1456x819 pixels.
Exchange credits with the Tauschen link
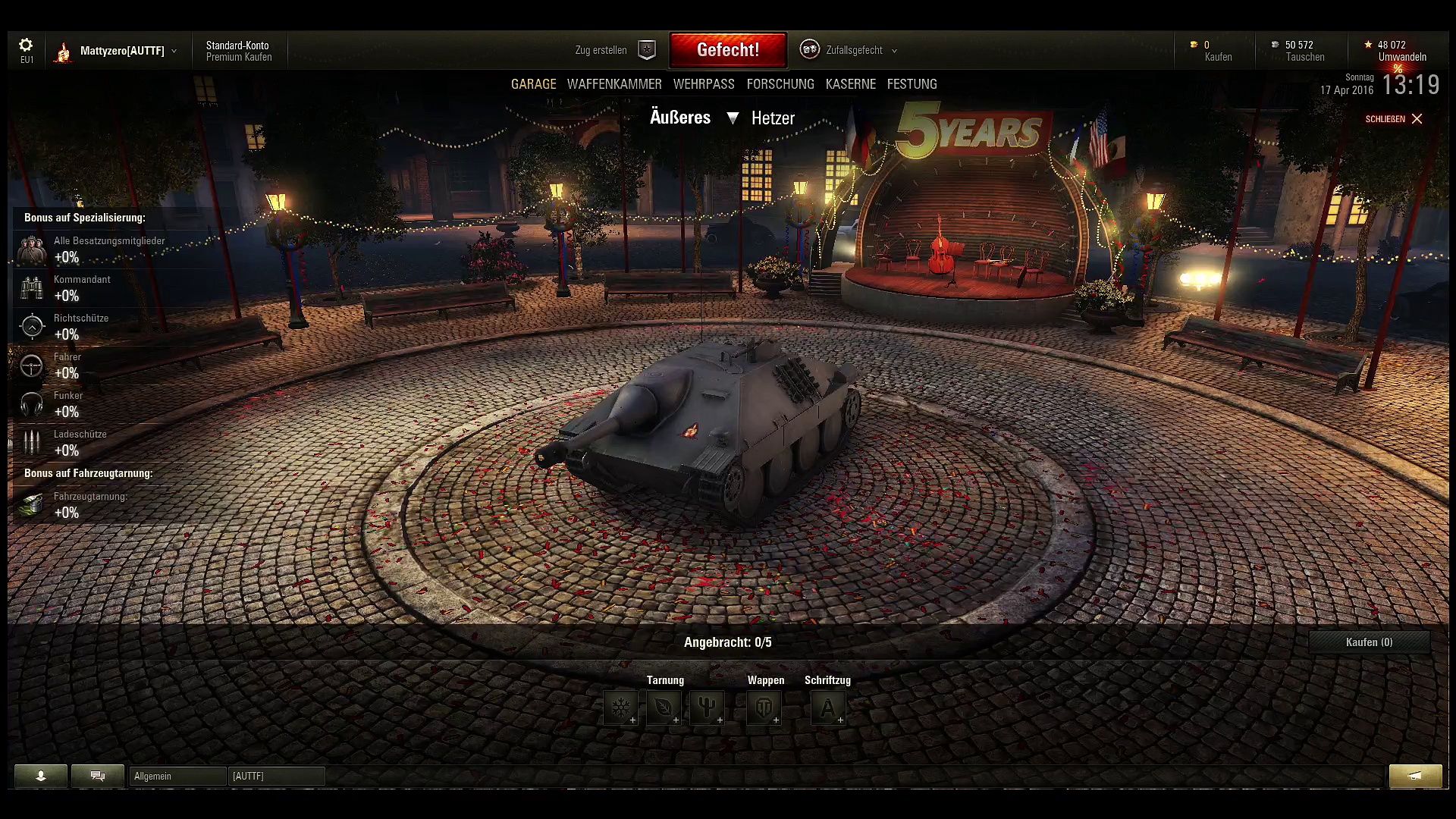click(1305, 57)
